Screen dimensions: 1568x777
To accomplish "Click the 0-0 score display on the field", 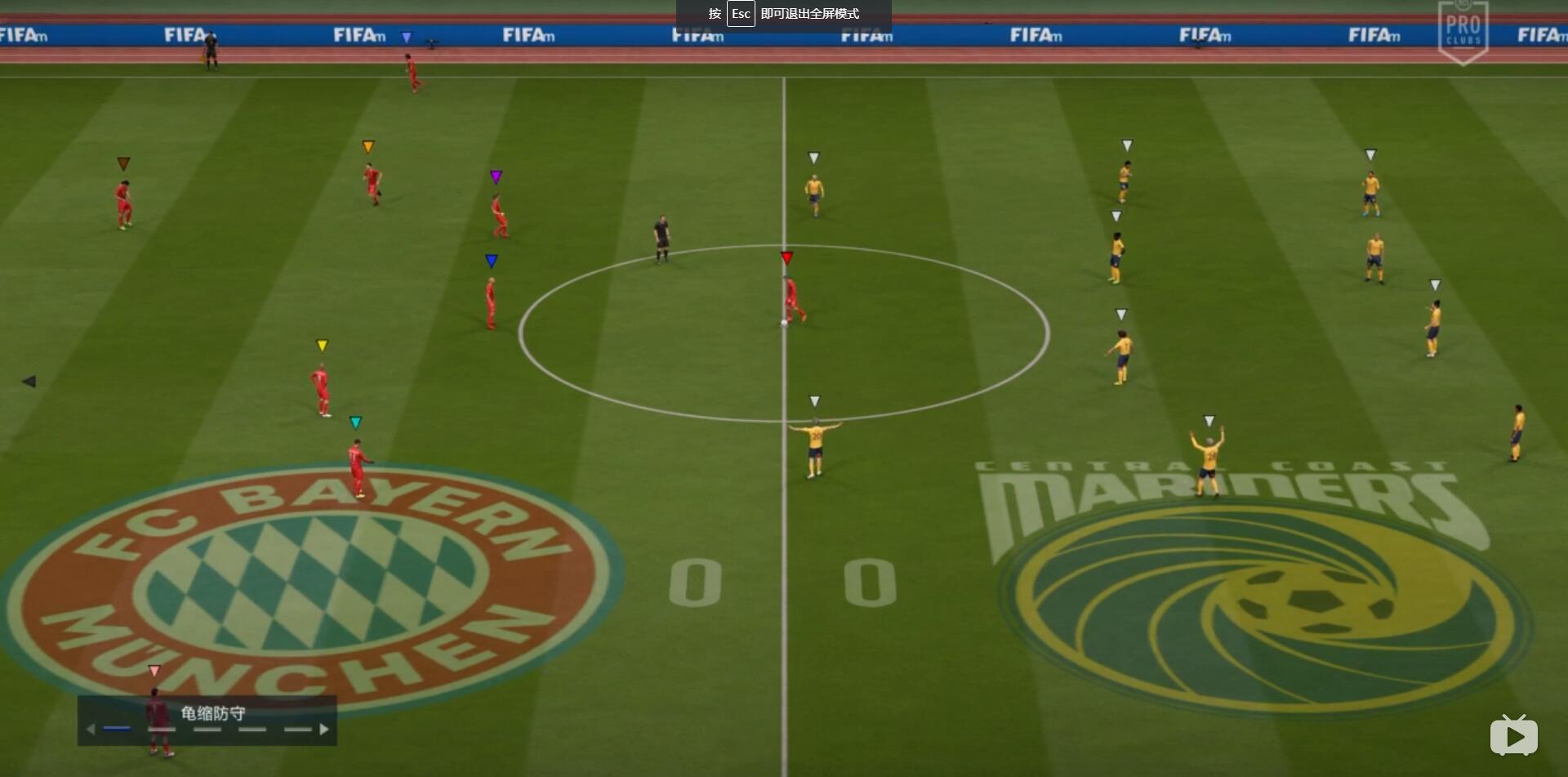I will tap(784, 582).
